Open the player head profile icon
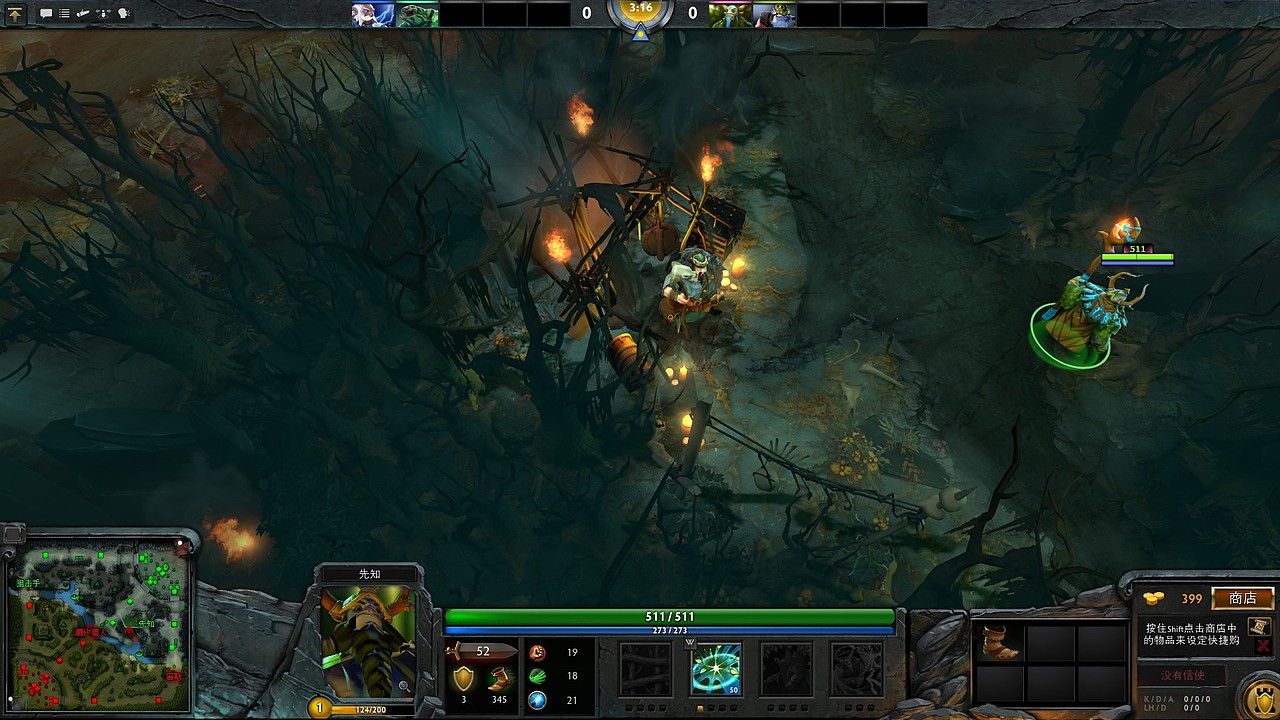 coord(124,13)
